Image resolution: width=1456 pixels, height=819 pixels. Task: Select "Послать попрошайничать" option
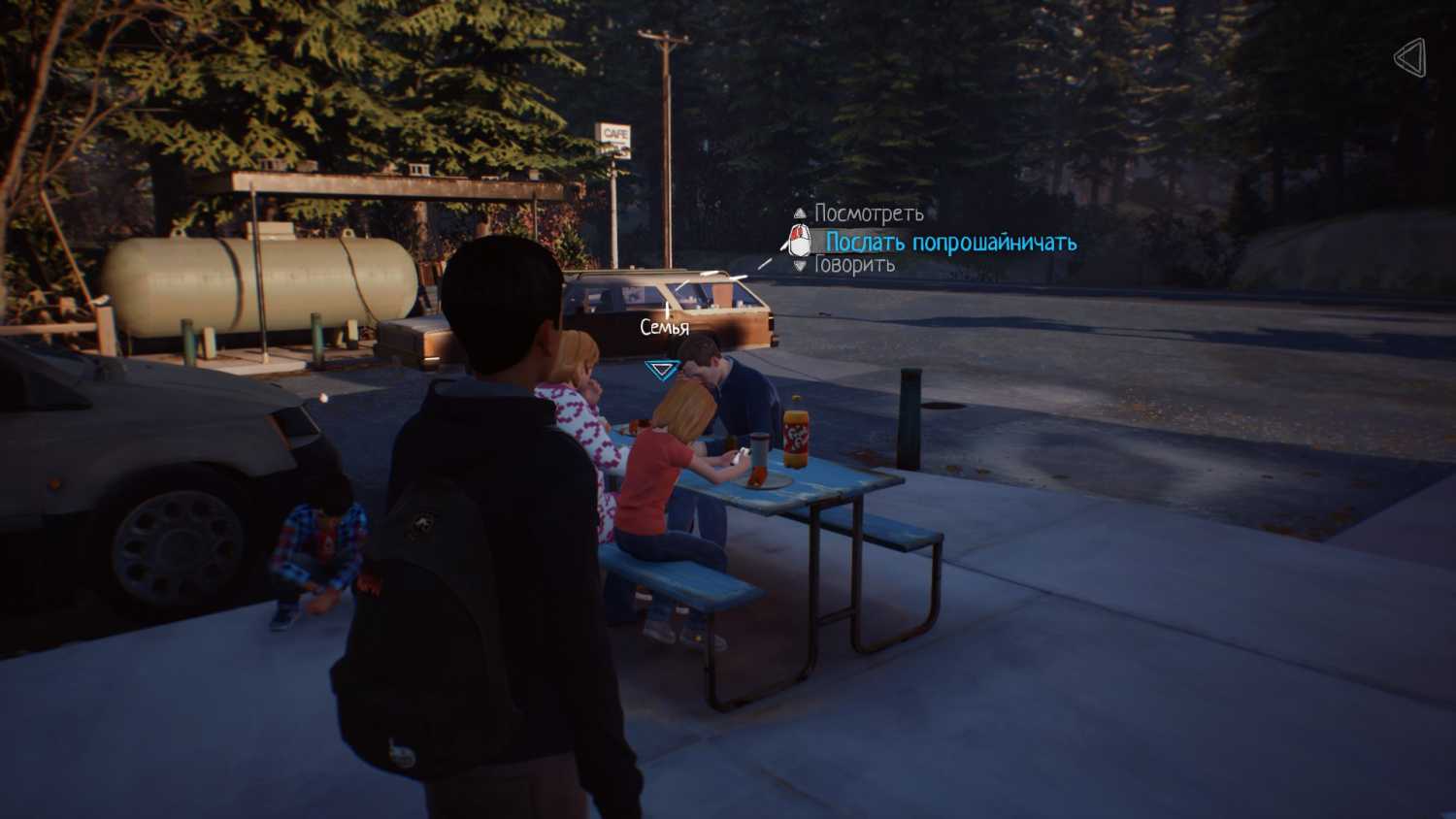950,242
